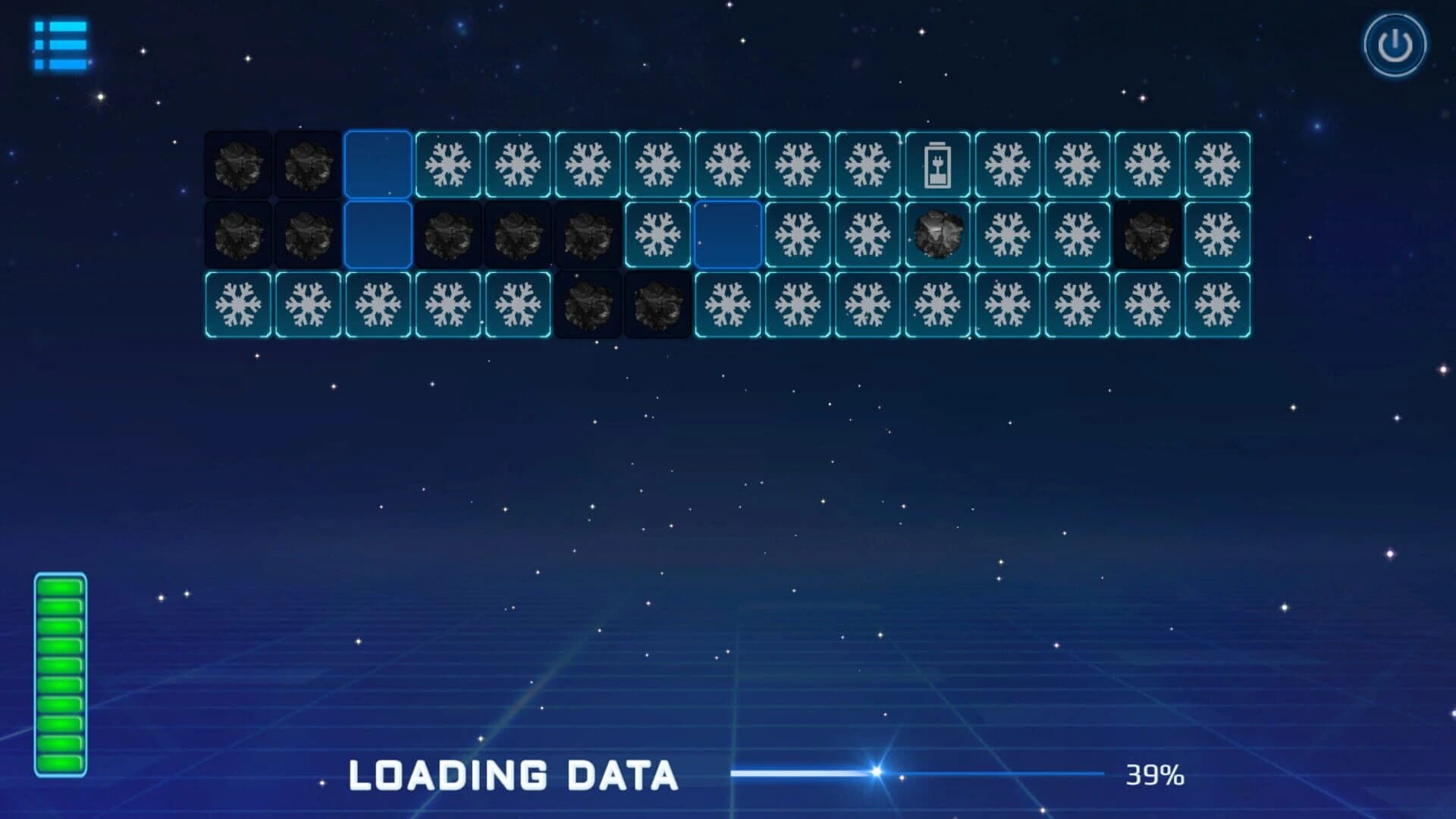The height and width of the screenshot is (819, 1456).
Task: Select the rightmost snowflake tile in top row
Action: [1217, 163]
